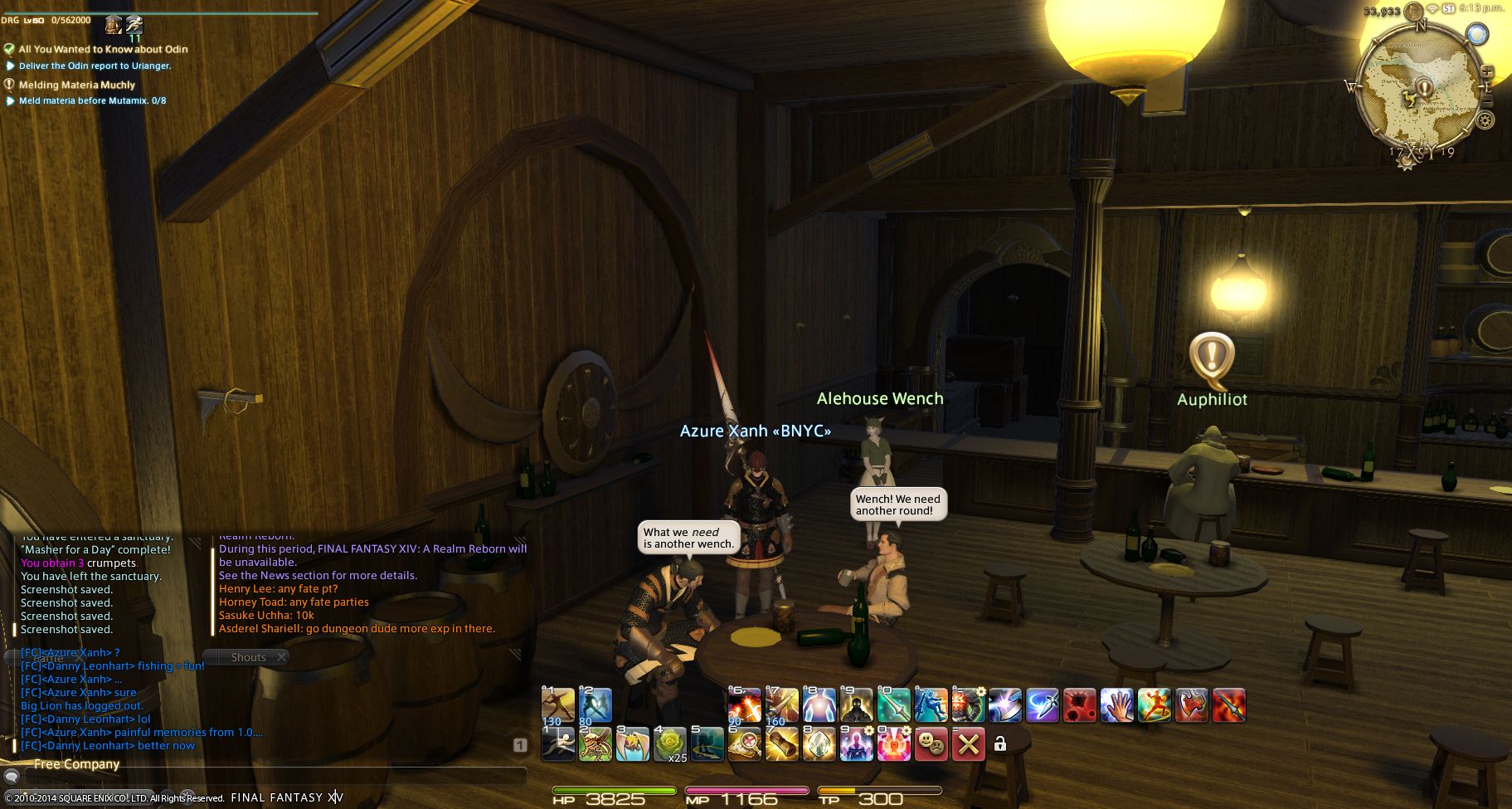
Task: Activate the rolled scroll hotbar action
Action: click(x=781, y=744)
